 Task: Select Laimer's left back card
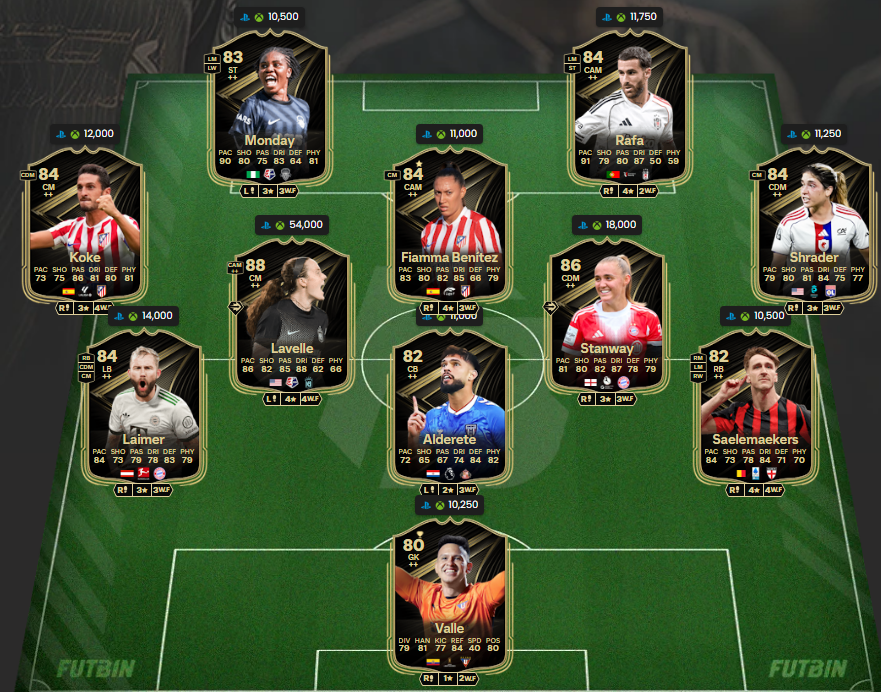coord(145,405)
